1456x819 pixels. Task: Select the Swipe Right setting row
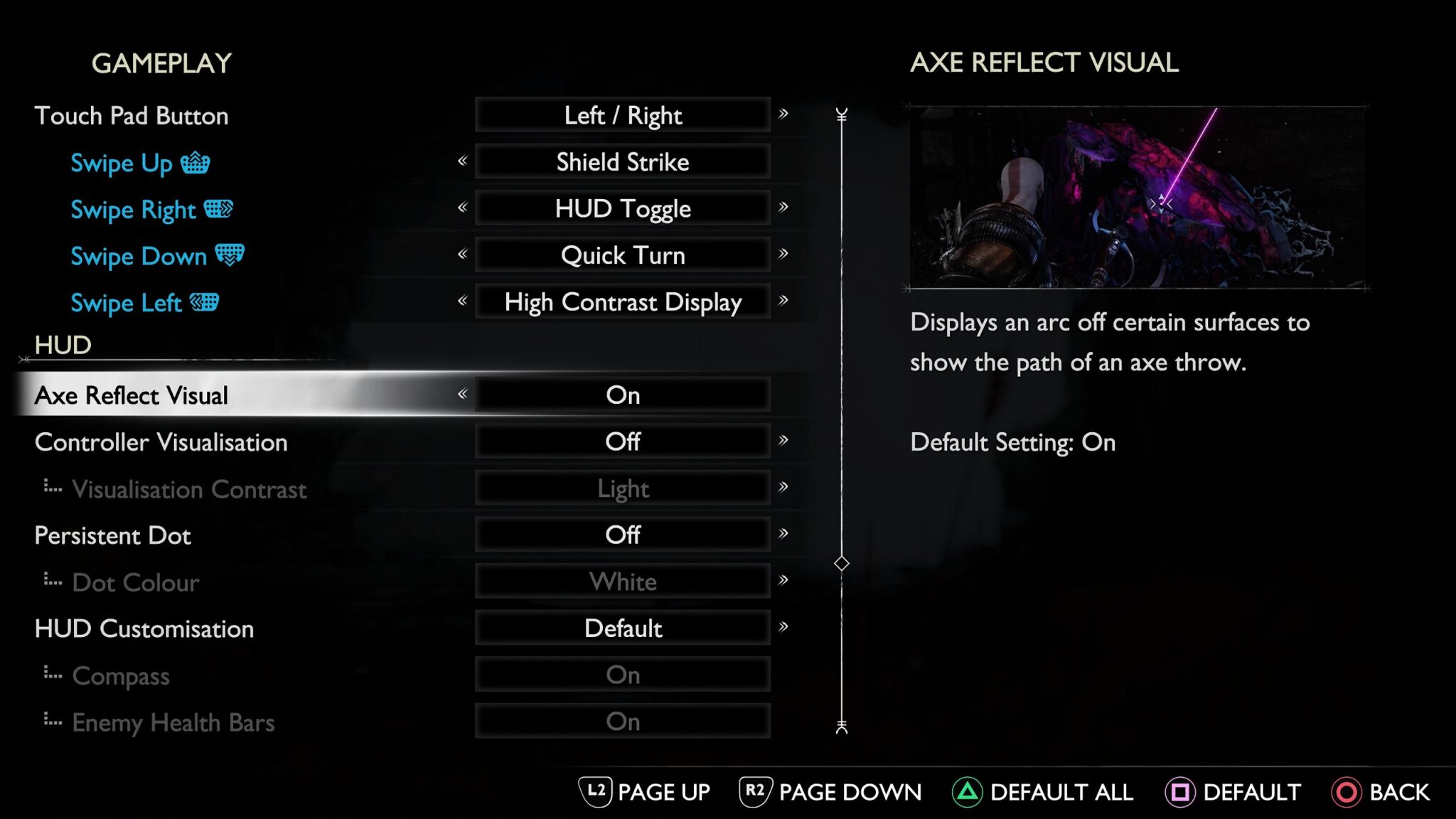pos(134,210)
